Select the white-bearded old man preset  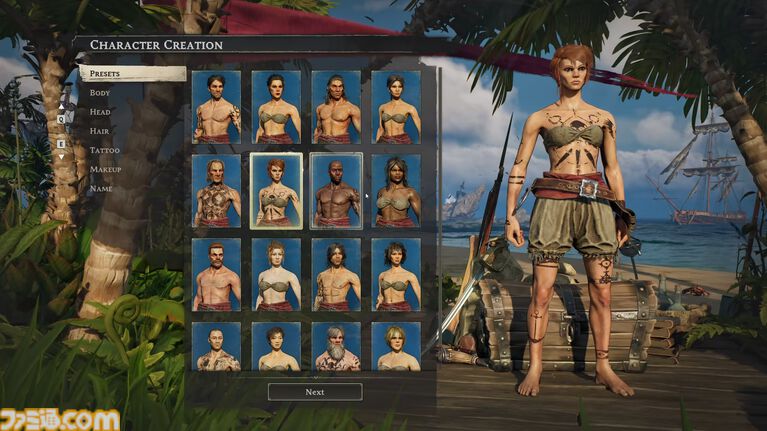336,346
